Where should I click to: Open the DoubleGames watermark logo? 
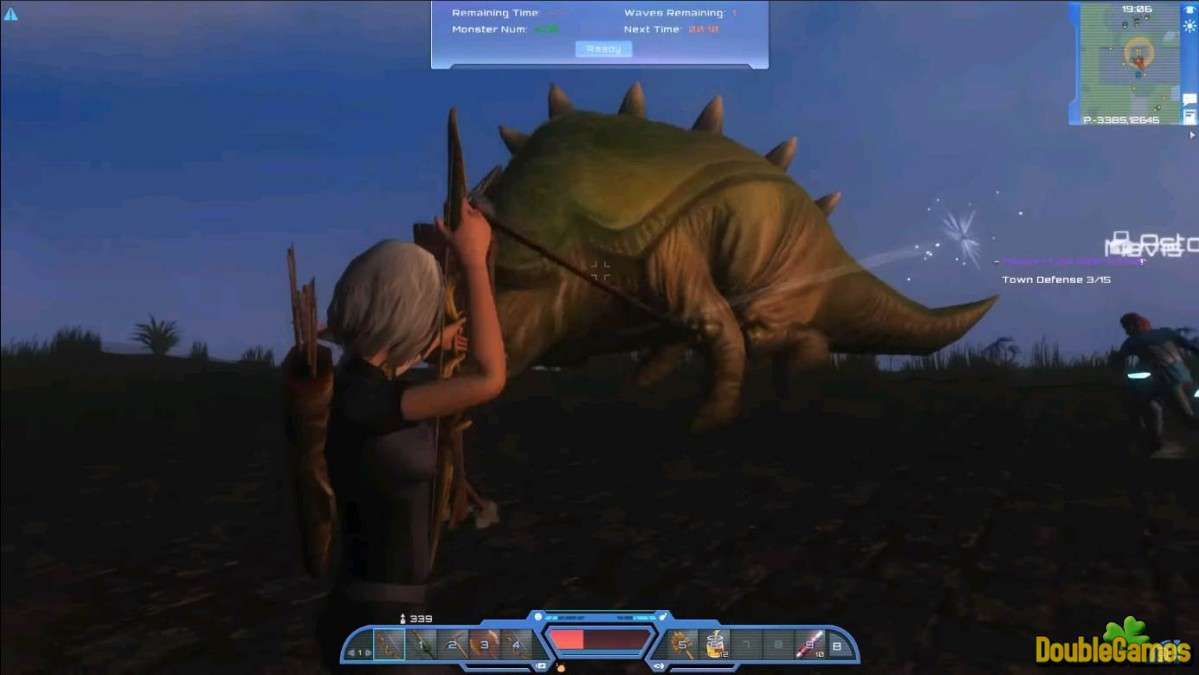1112,646
